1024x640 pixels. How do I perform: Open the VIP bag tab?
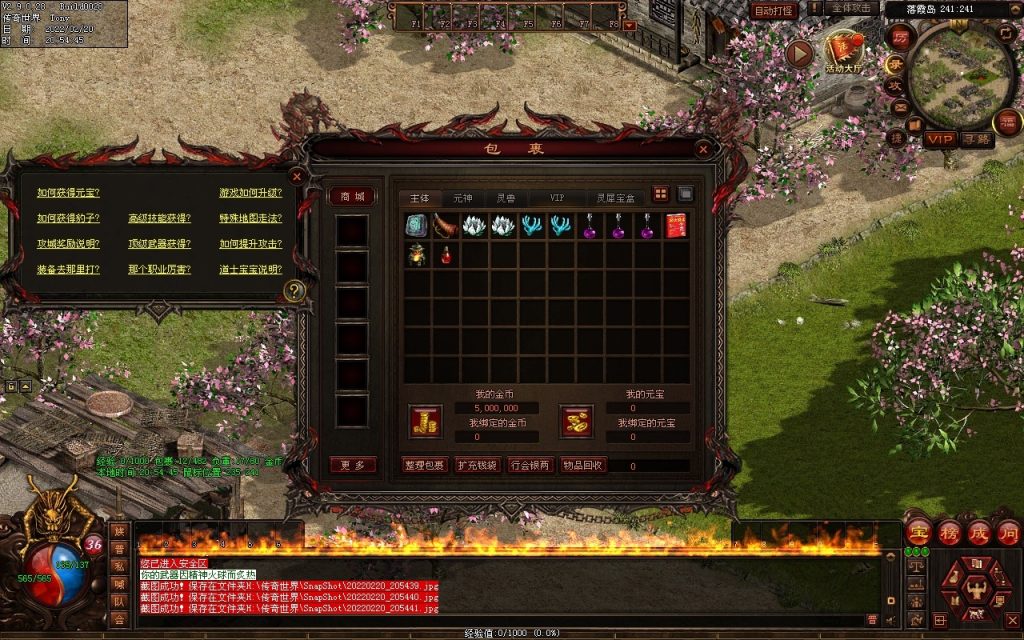point(557,198)
